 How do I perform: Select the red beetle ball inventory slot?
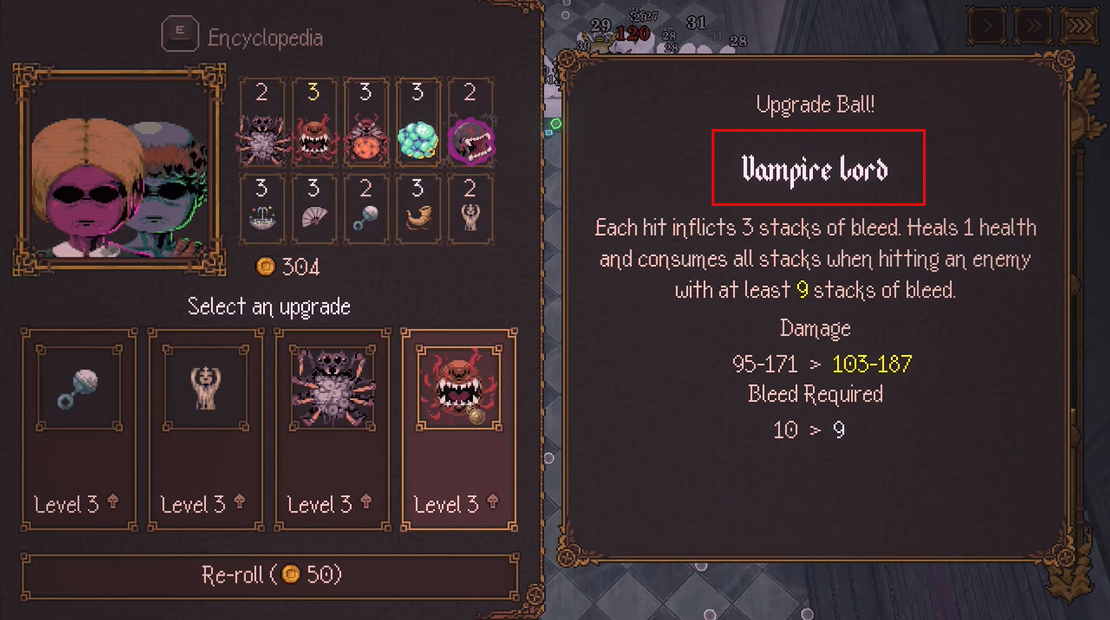pyautogui.click(x=366, y=123)
